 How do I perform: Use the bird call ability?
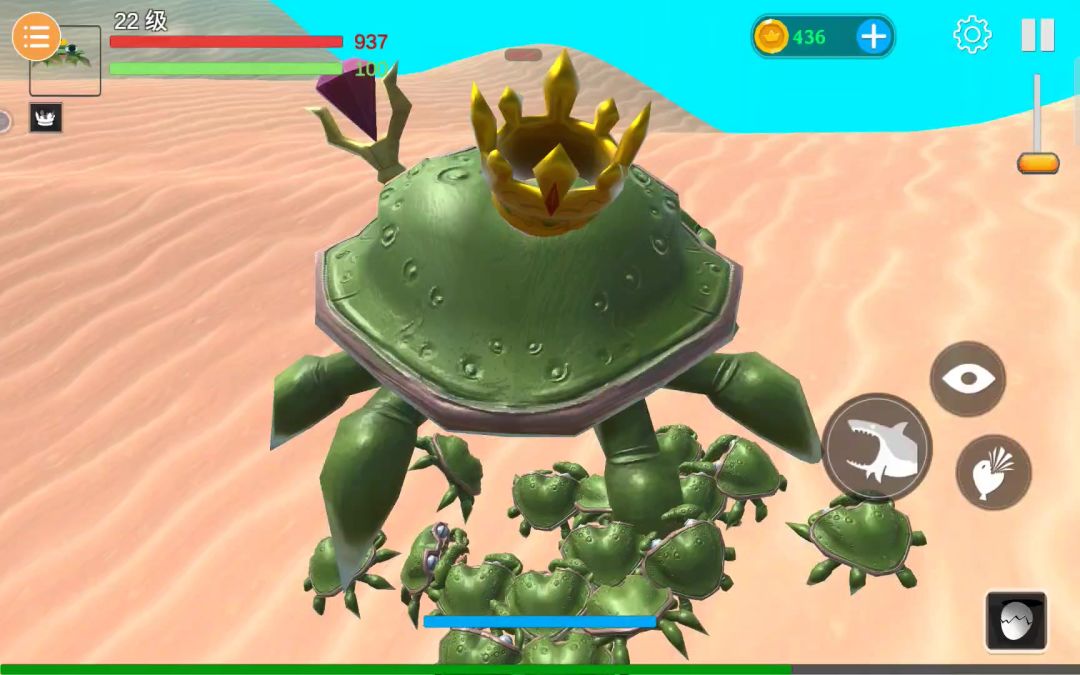tap(993, 472)
